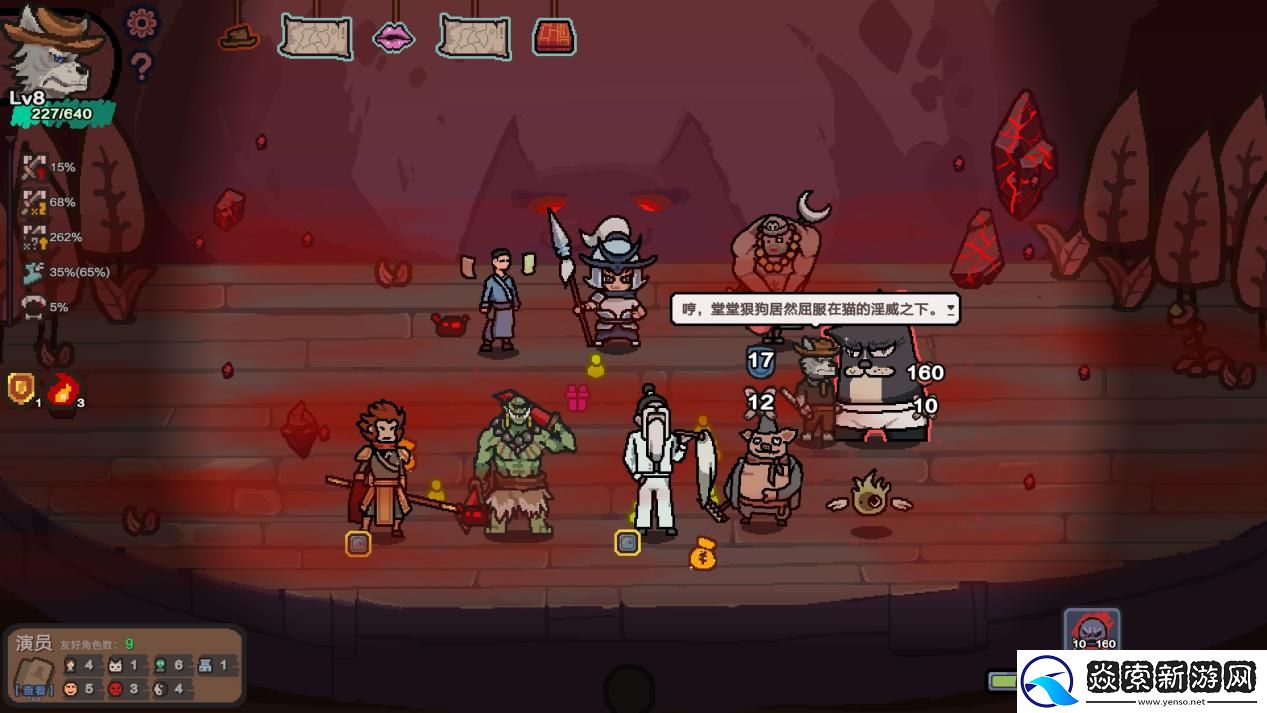Select the hanging cowboy hat item
Viewport: 1267px width, 713px height.
pyautogui.click(x=239, y=37)
